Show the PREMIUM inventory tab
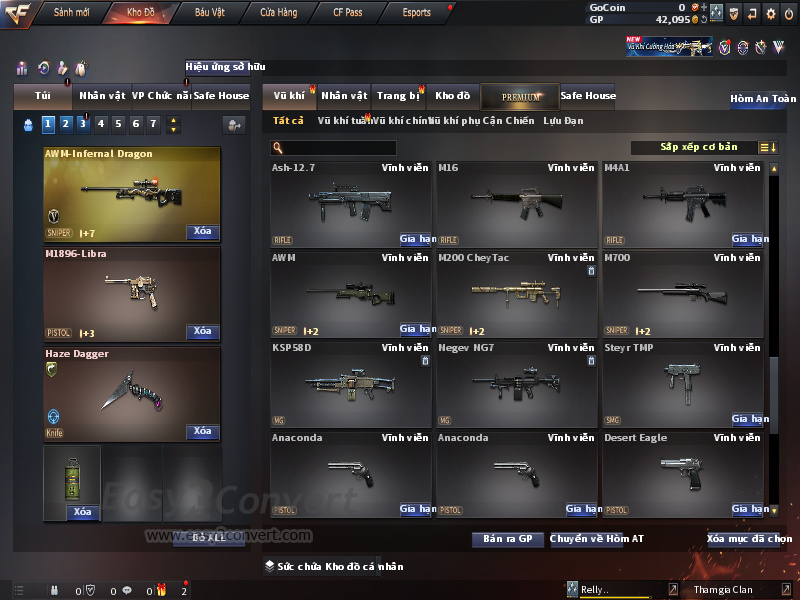 click(x=520, y=96)
